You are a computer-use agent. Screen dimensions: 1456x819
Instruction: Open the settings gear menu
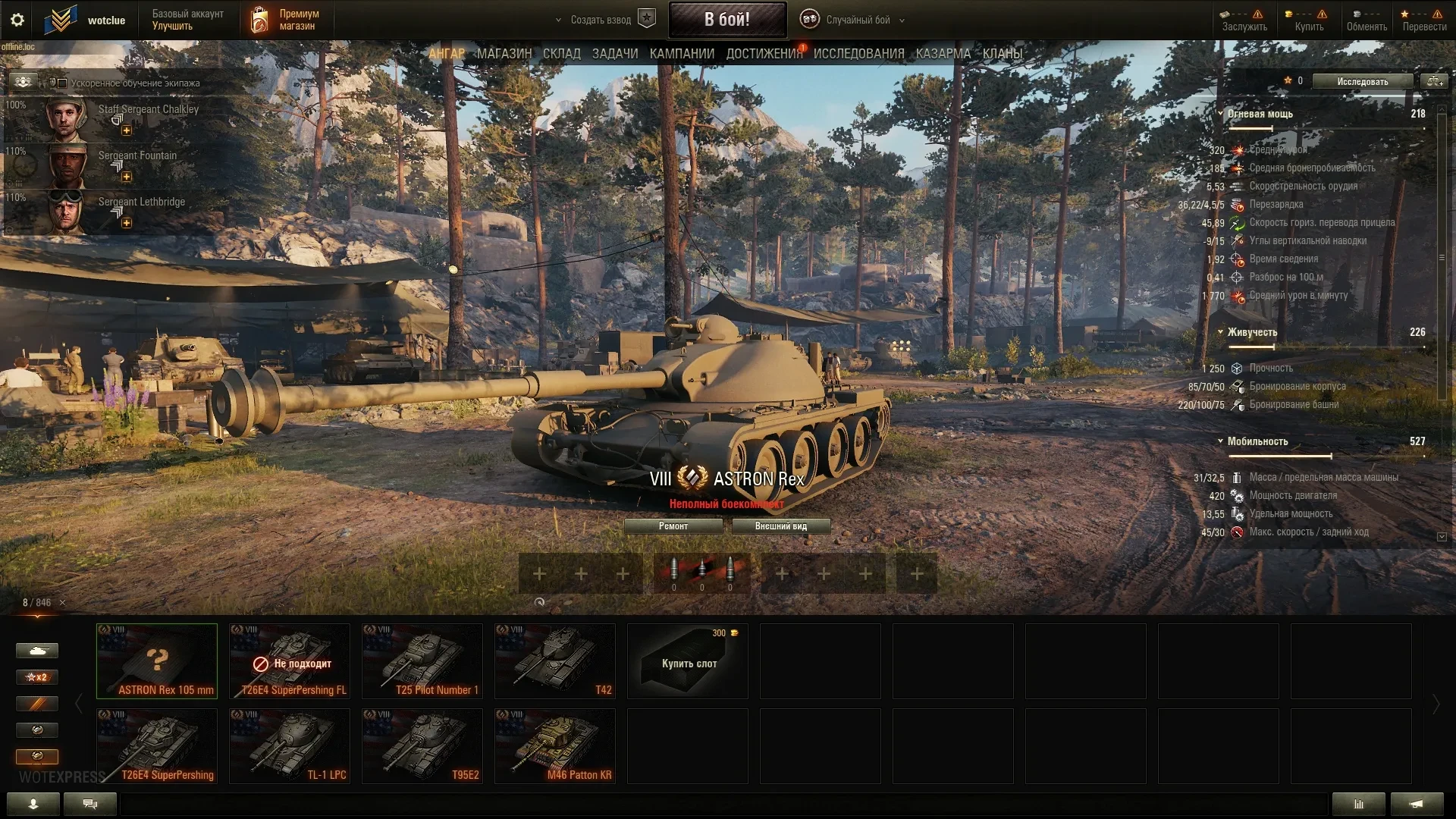(17, 20)
